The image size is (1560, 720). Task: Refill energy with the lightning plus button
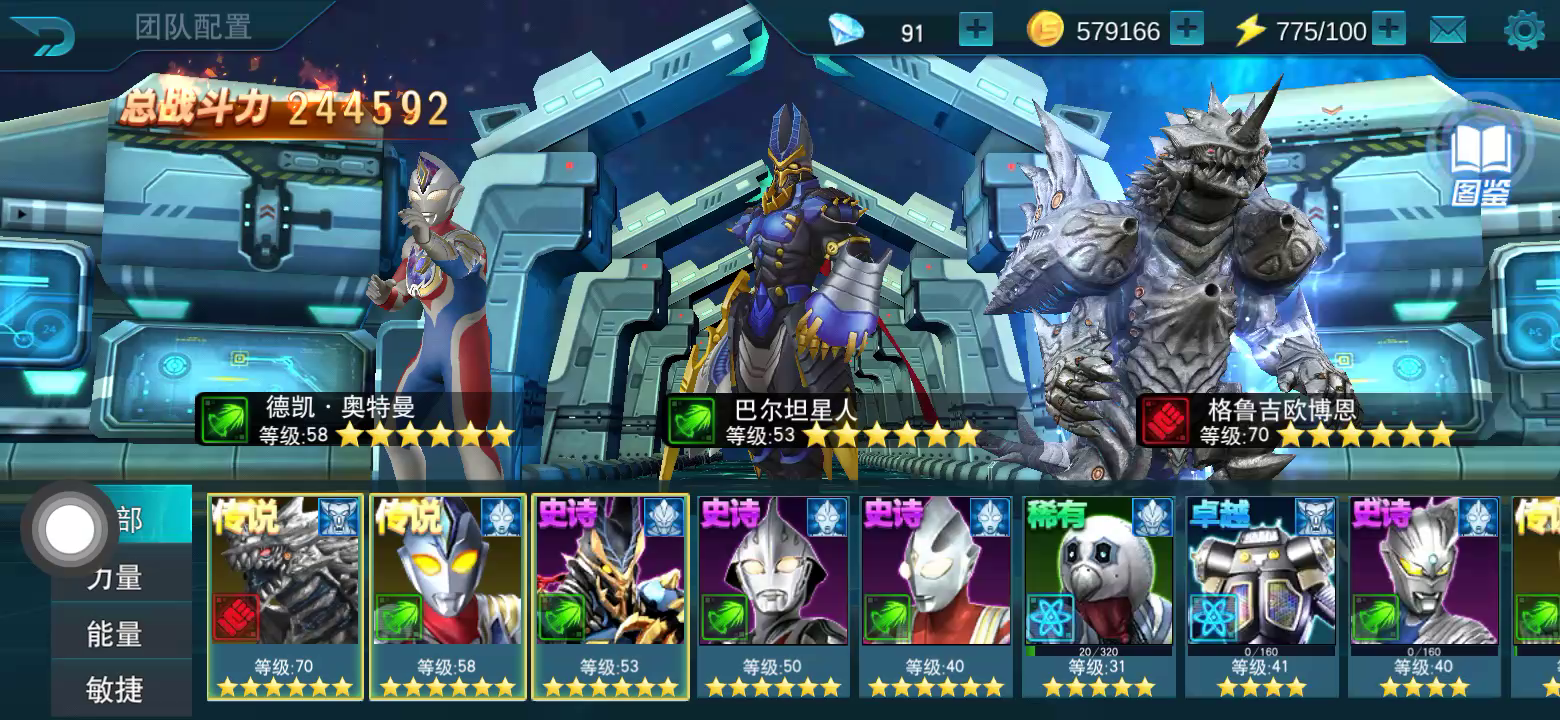(x=1388, y=30)
